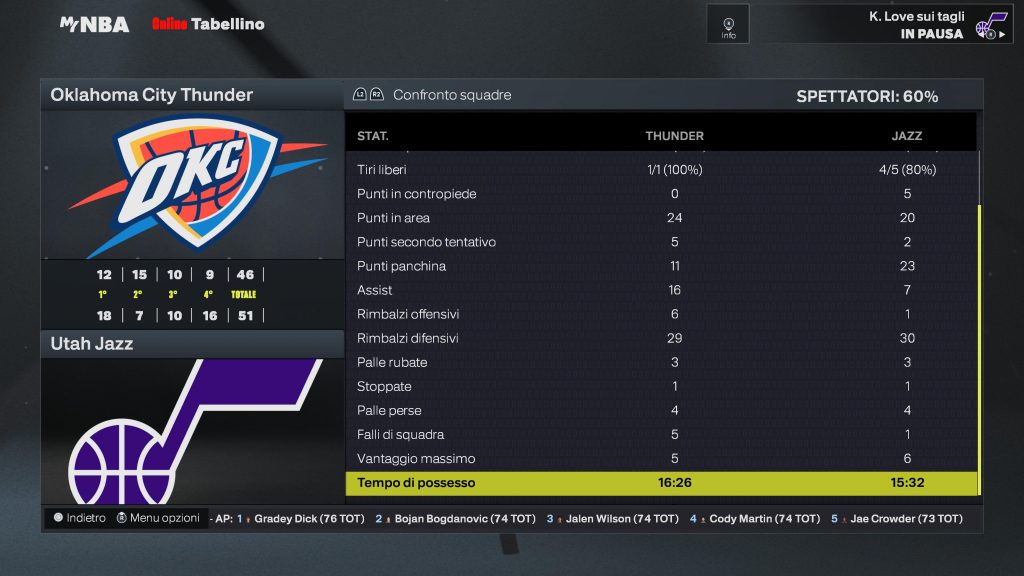The height and width of the screenshot is (576, 1024).
Task: Open the Oklahoma City Thunder team panel
Action: pyautogui.click(x=192, y=95)
